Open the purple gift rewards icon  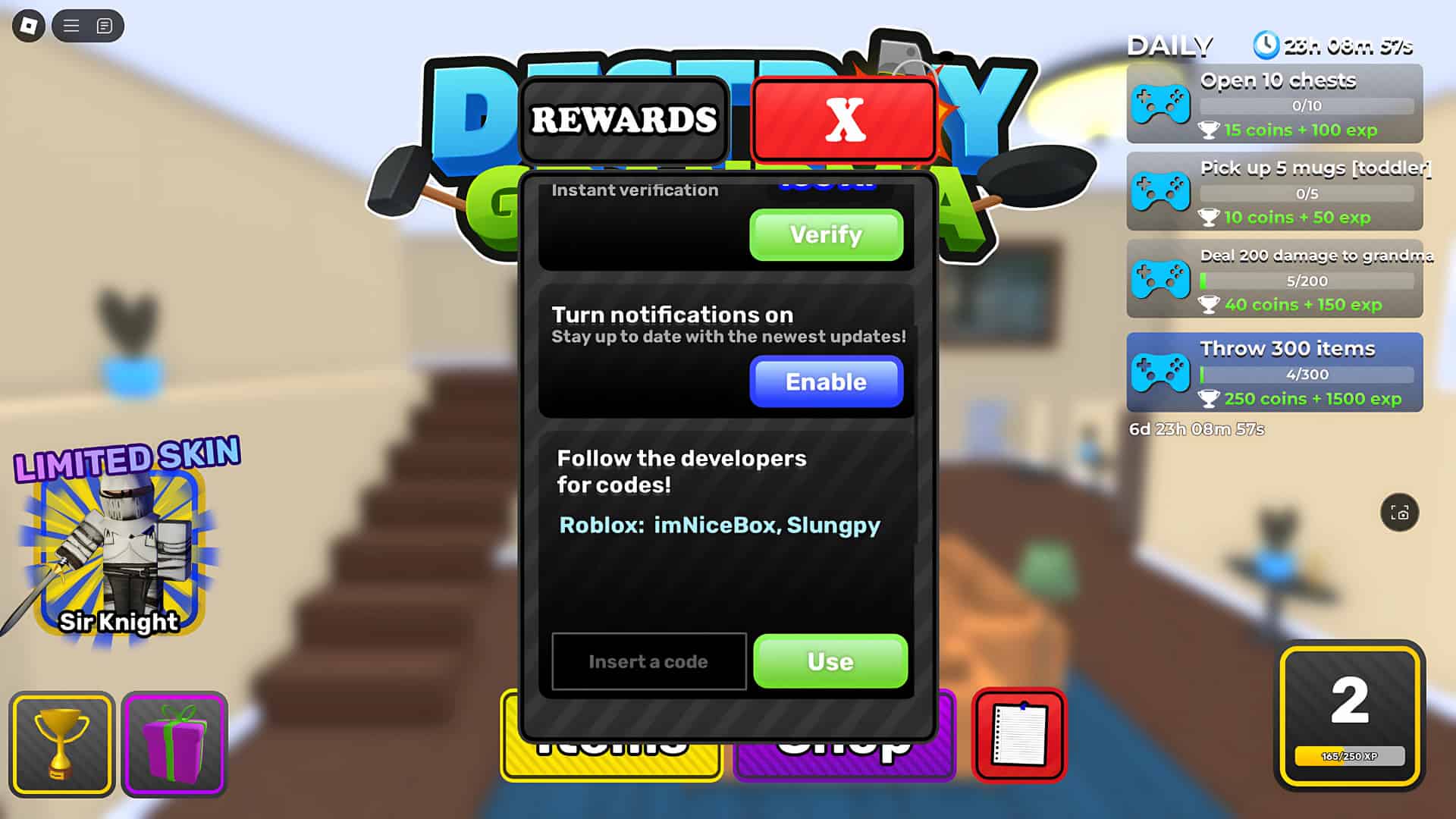(174, 743)
